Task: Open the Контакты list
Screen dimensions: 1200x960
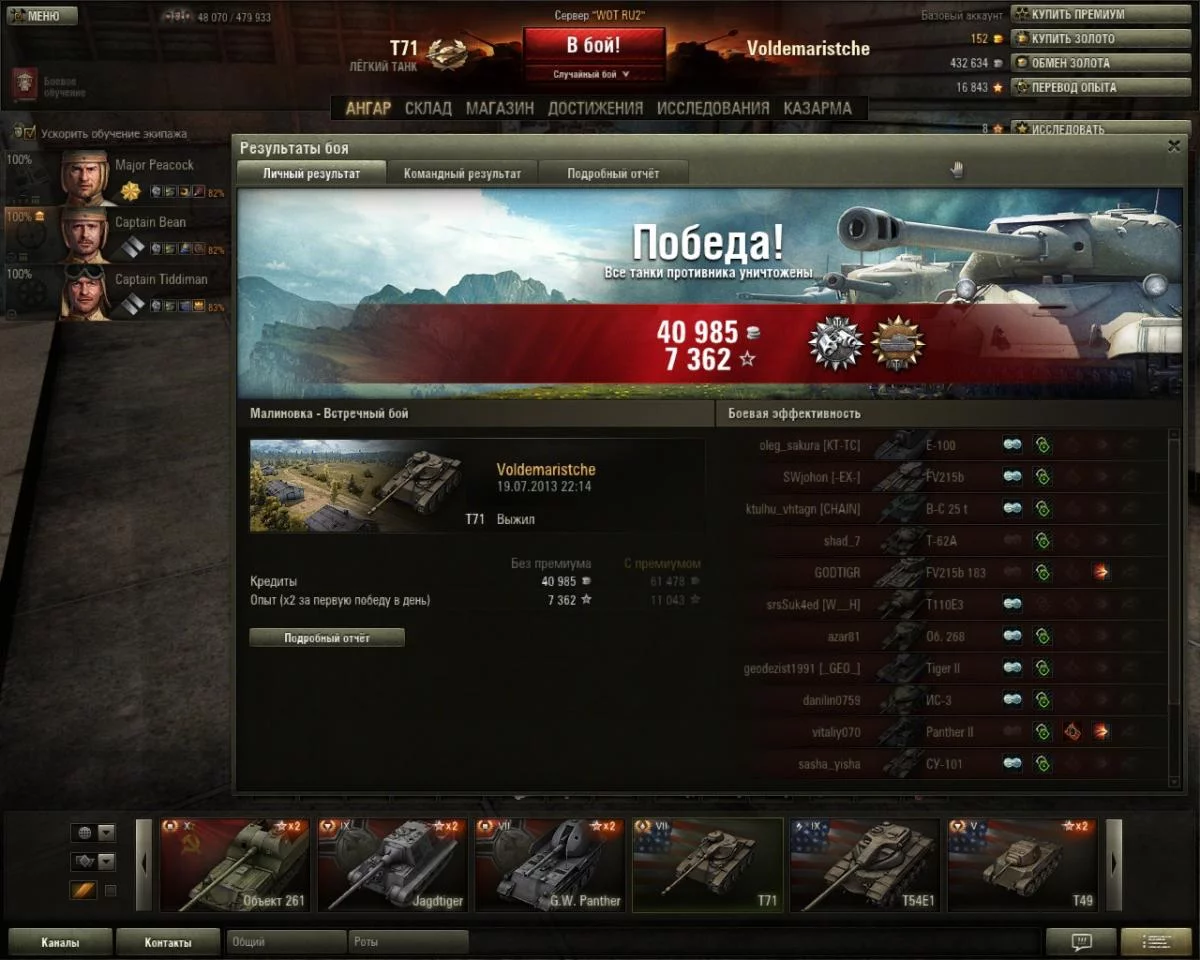Action: pos(167,942)
